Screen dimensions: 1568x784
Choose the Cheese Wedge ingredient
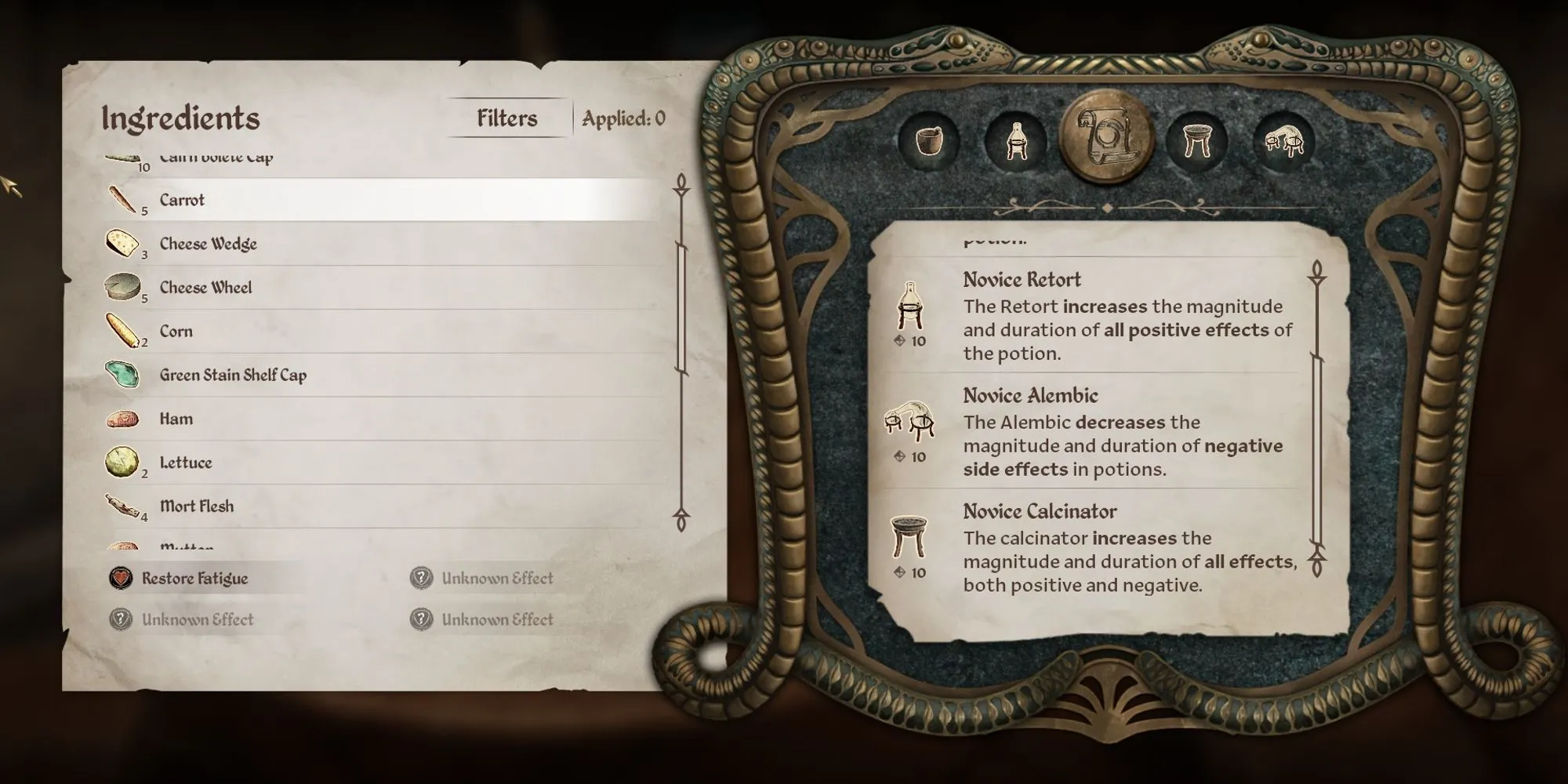point(208,244)
